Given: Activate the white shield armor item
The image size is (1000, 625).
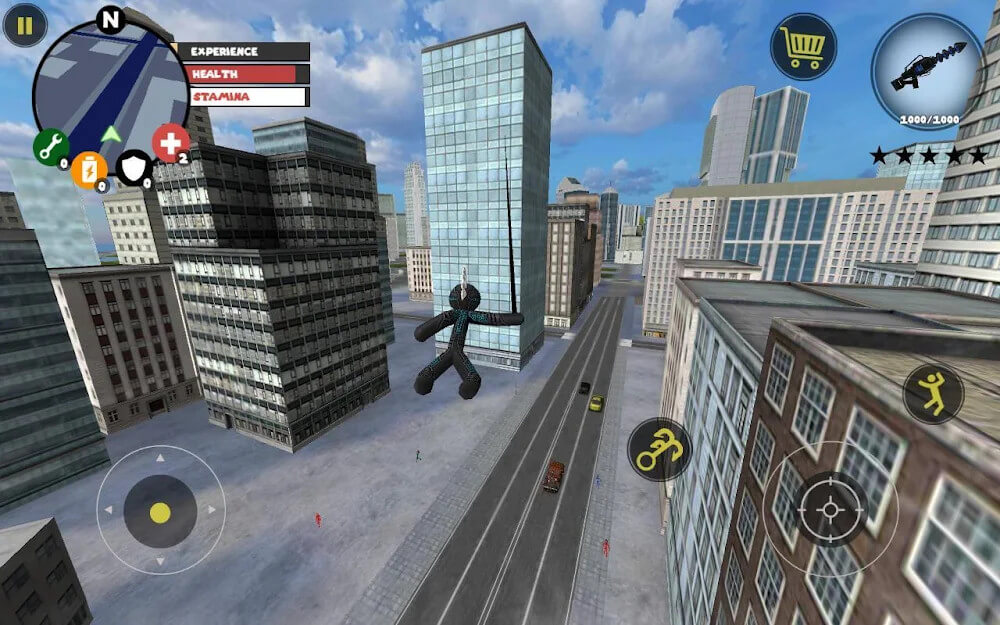Looking at the screenshot, I should point(133,168).
